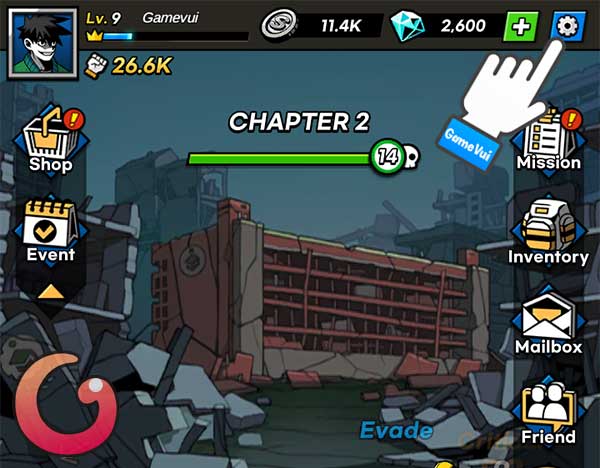Open the Inventory backpack
This screenshot has width=600, height=468.
point(547,231)
